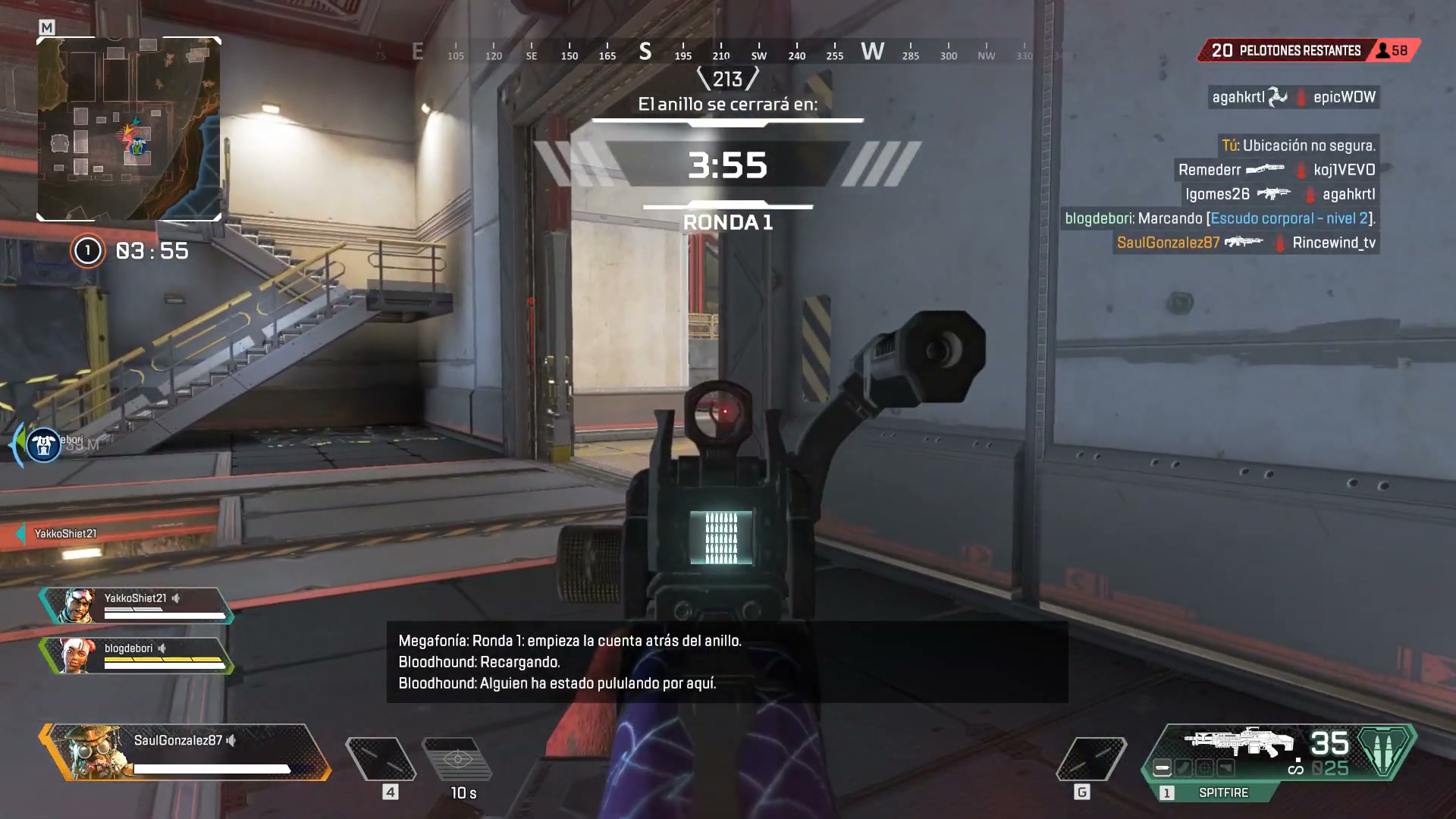Open the Escudo corporal nivel 2 link in chat
Screen dimensions: 1456x819
[x=1289, y=218]
